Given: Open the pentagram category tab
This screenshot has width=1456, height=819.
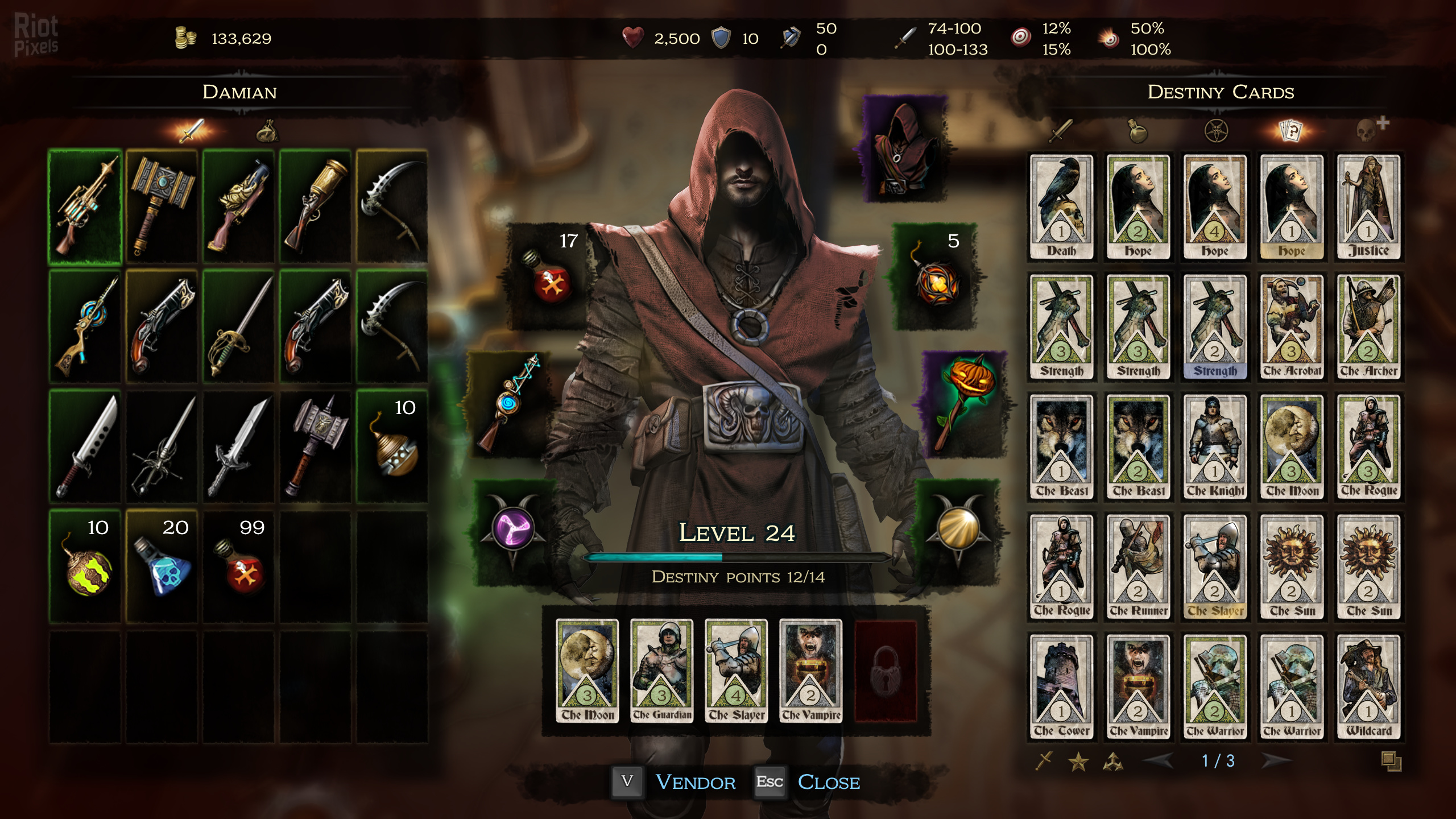Looking at the screenshot, I should (x=1216, y=131).
